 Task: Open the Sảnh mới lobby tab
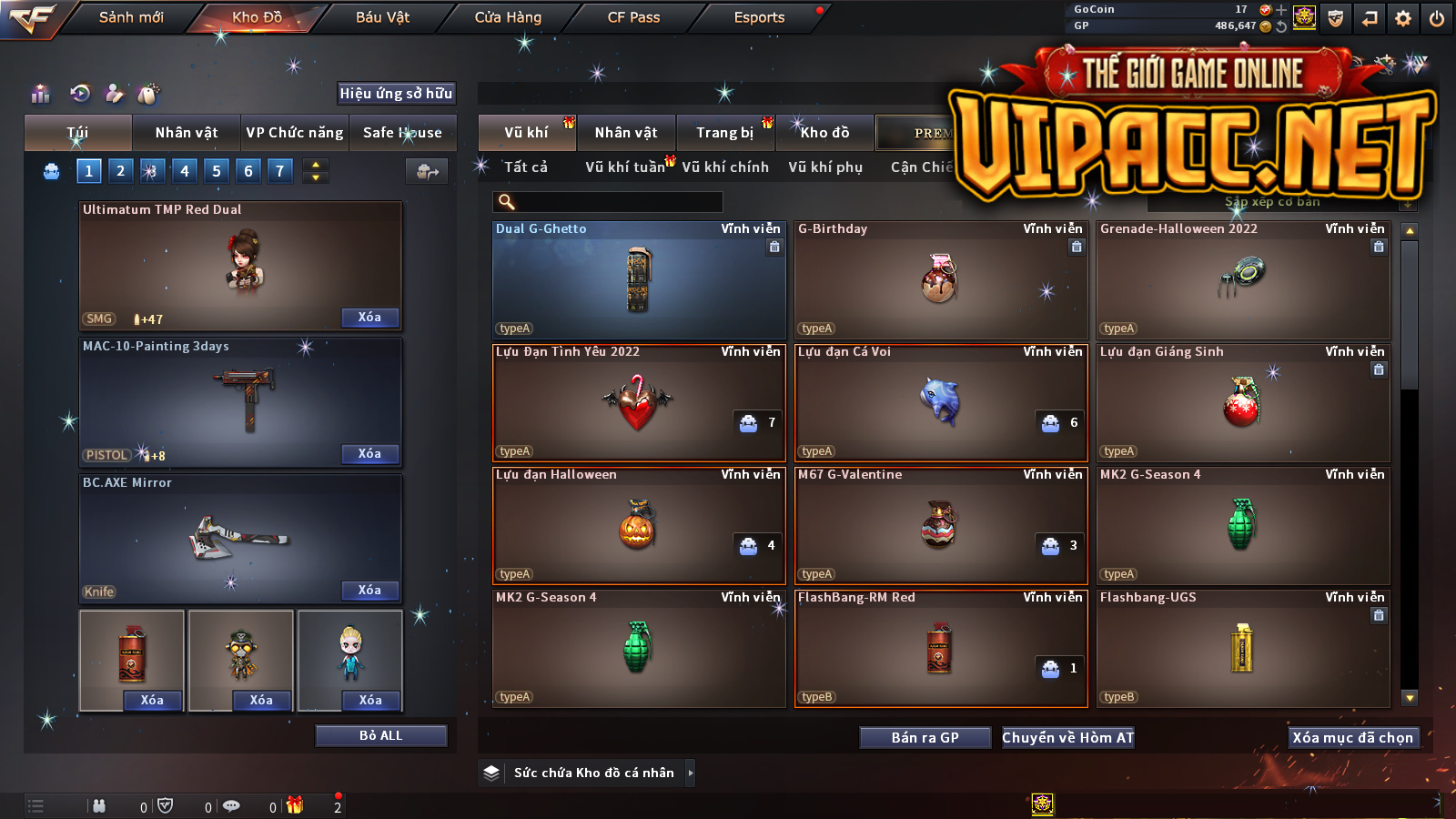click(x=131, y=17)
